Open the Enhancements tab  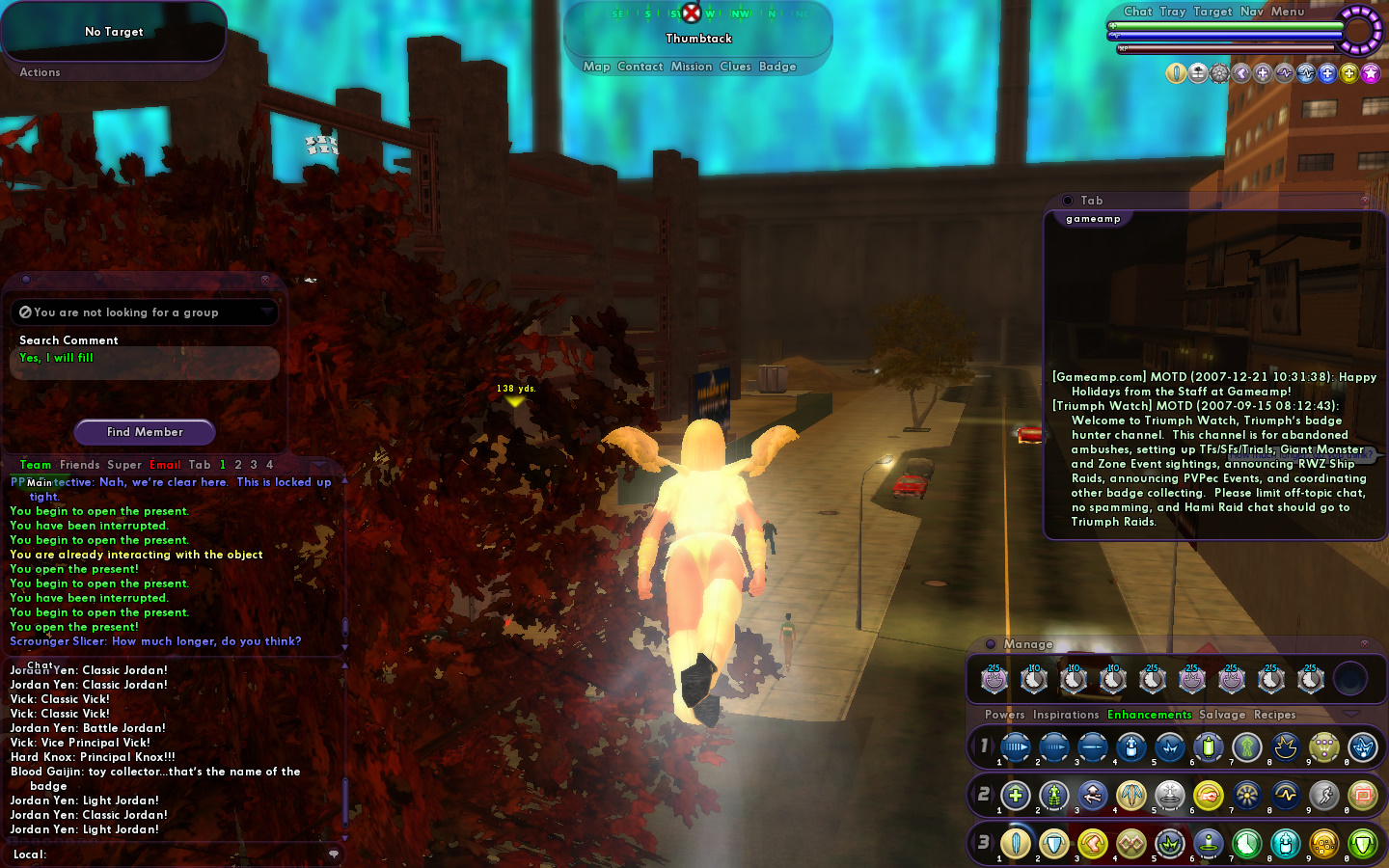pos(1149,715)
